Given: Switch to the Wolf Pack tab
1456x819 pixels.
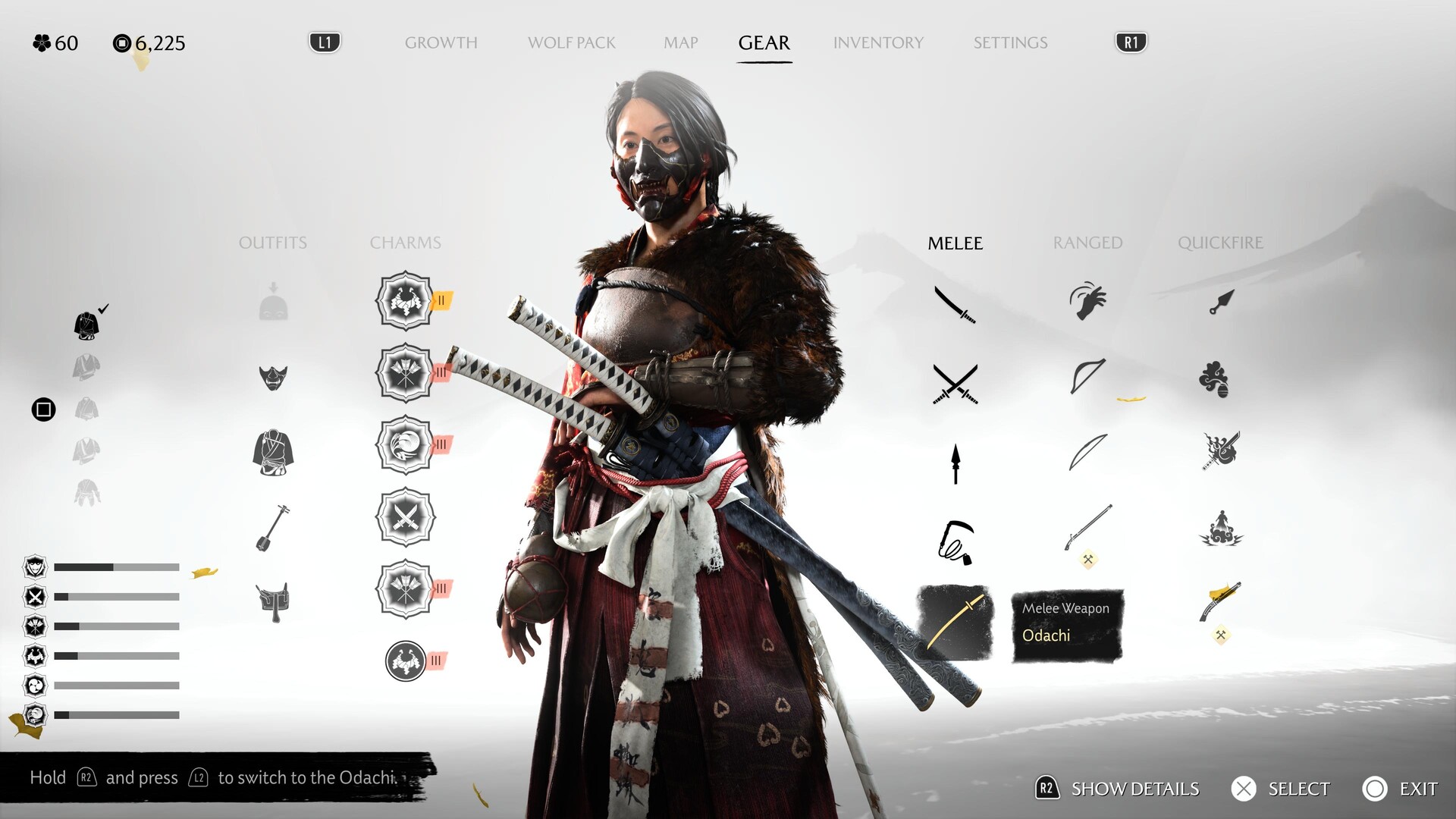Looking at the screenshot, I should 571,43.
